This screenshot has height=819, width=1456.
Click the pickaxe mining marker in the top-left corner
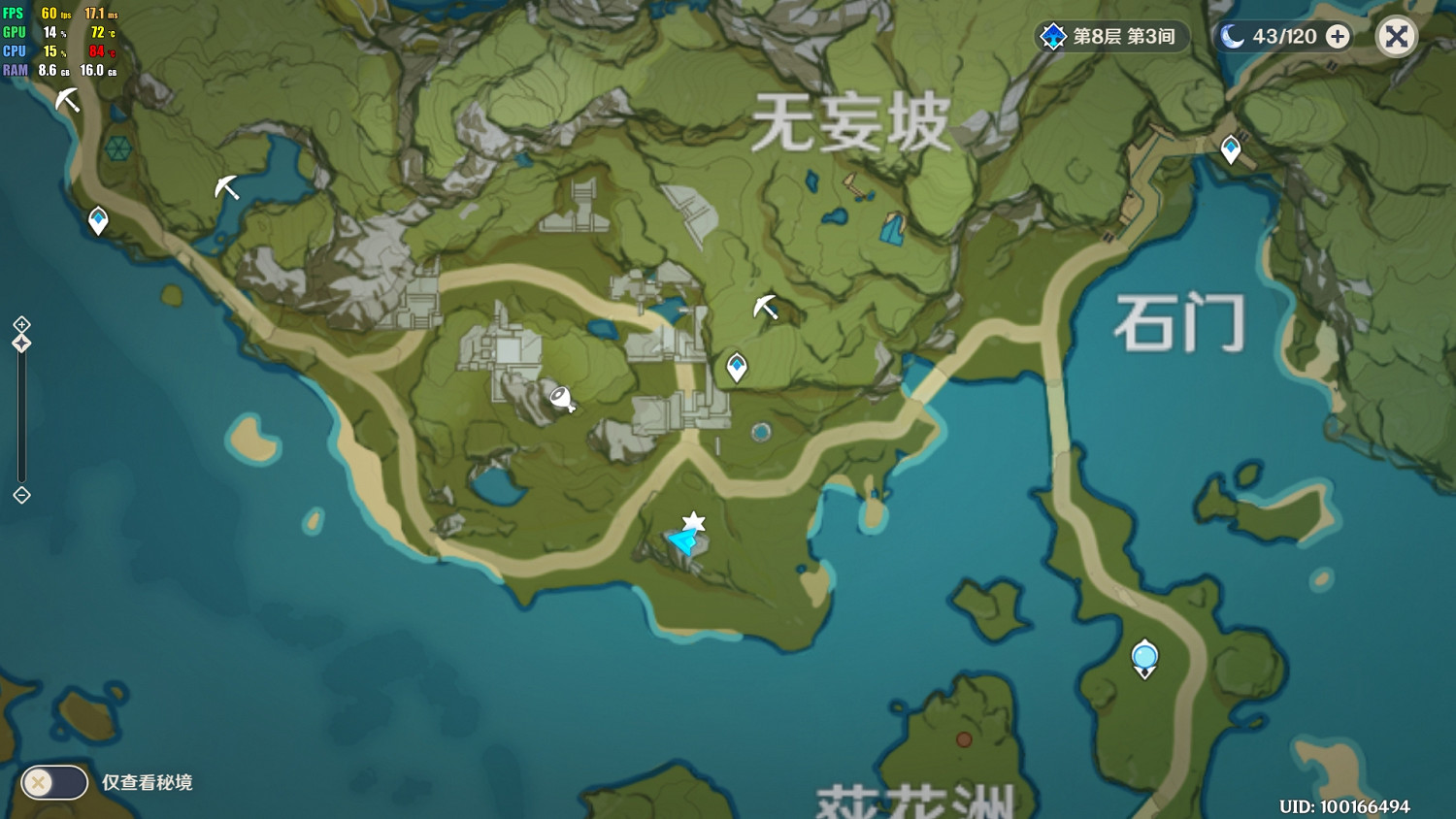click(x=66, y=97)
